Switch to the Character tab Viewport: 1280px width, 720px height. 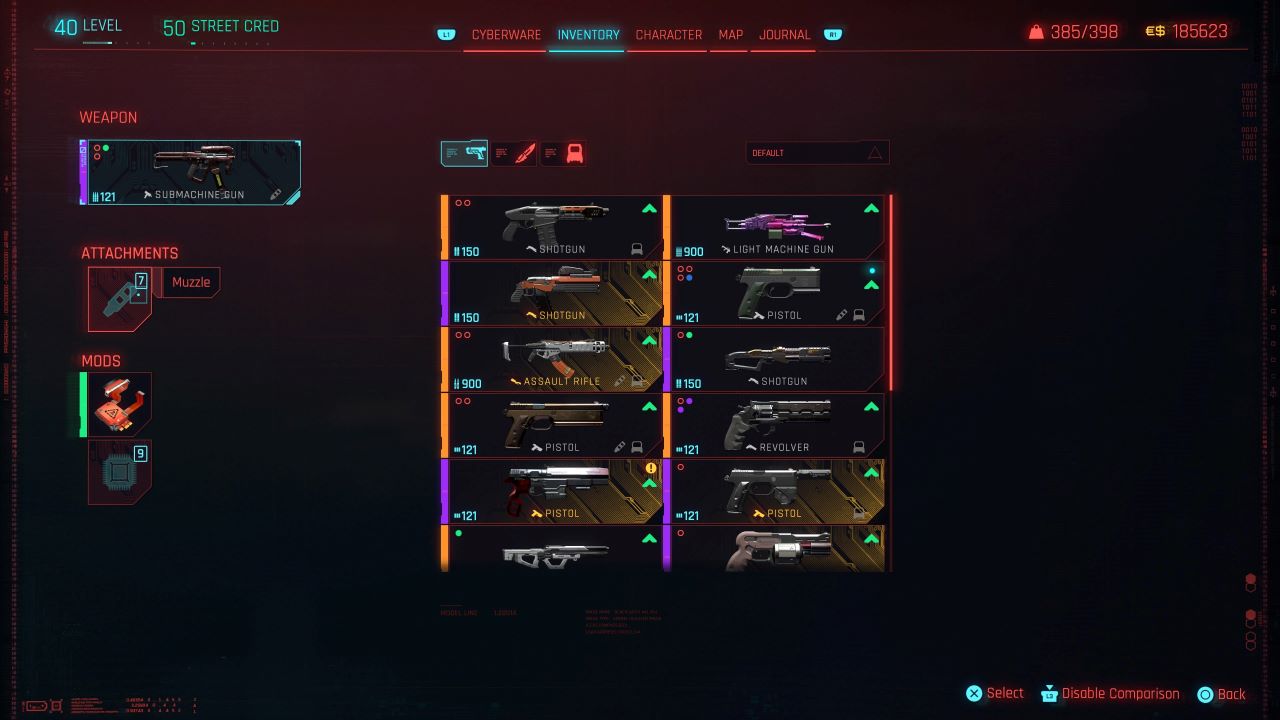(x=669, y=34)
